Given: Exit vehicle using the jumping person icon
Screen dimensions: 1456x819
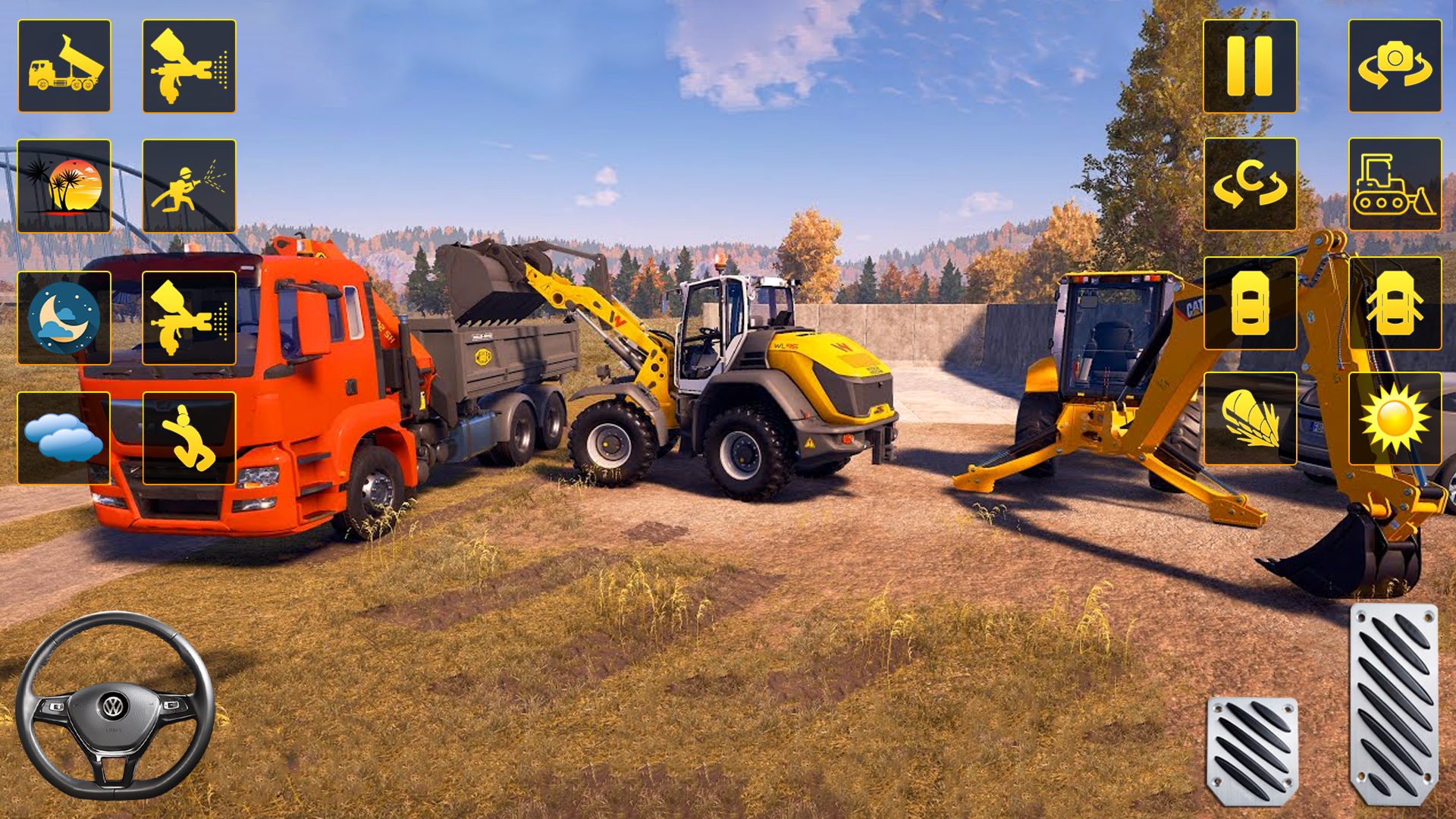Looking at the screenshot, I should [188, 438].
